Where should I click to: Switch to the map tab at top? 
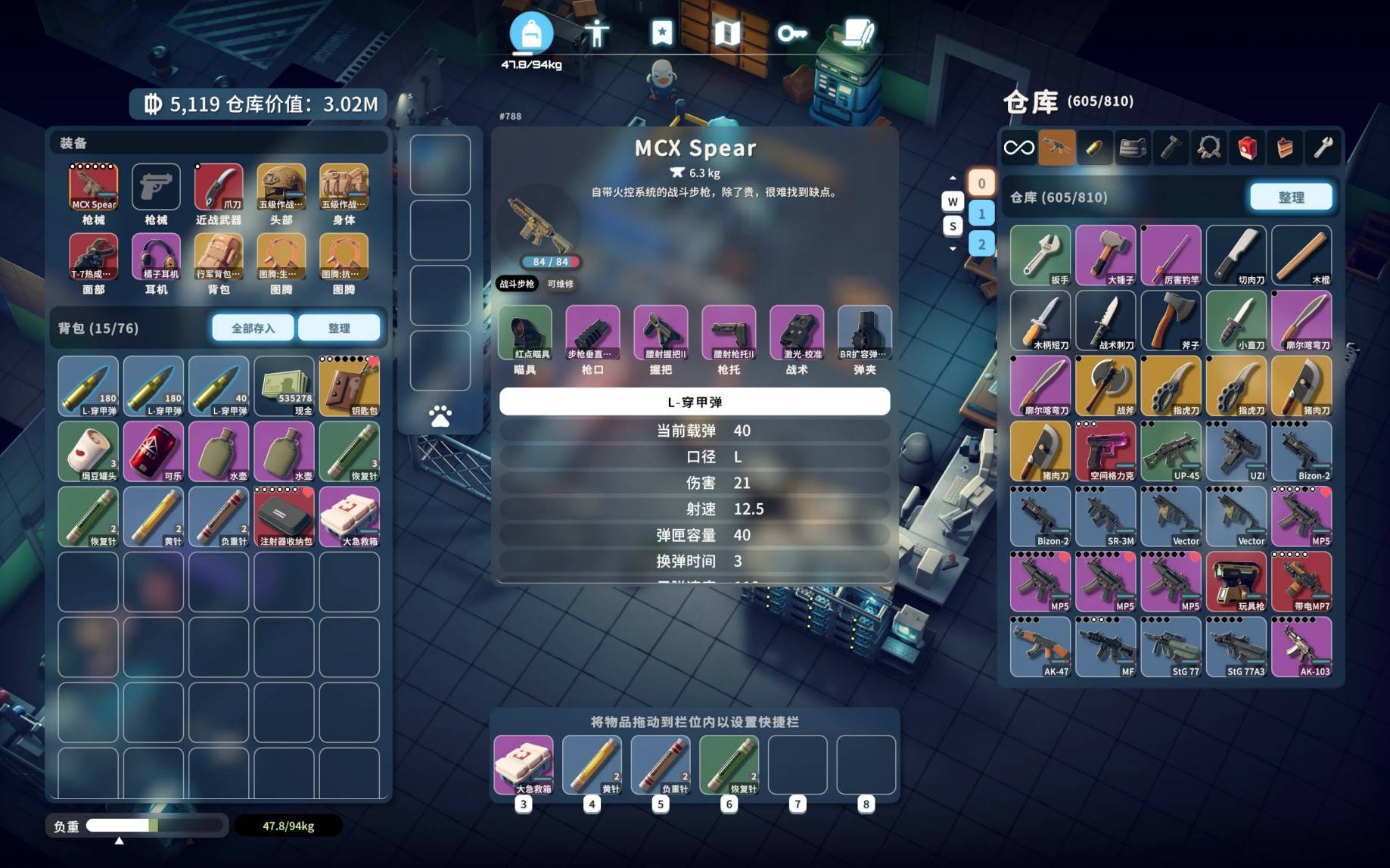[726, 33]
